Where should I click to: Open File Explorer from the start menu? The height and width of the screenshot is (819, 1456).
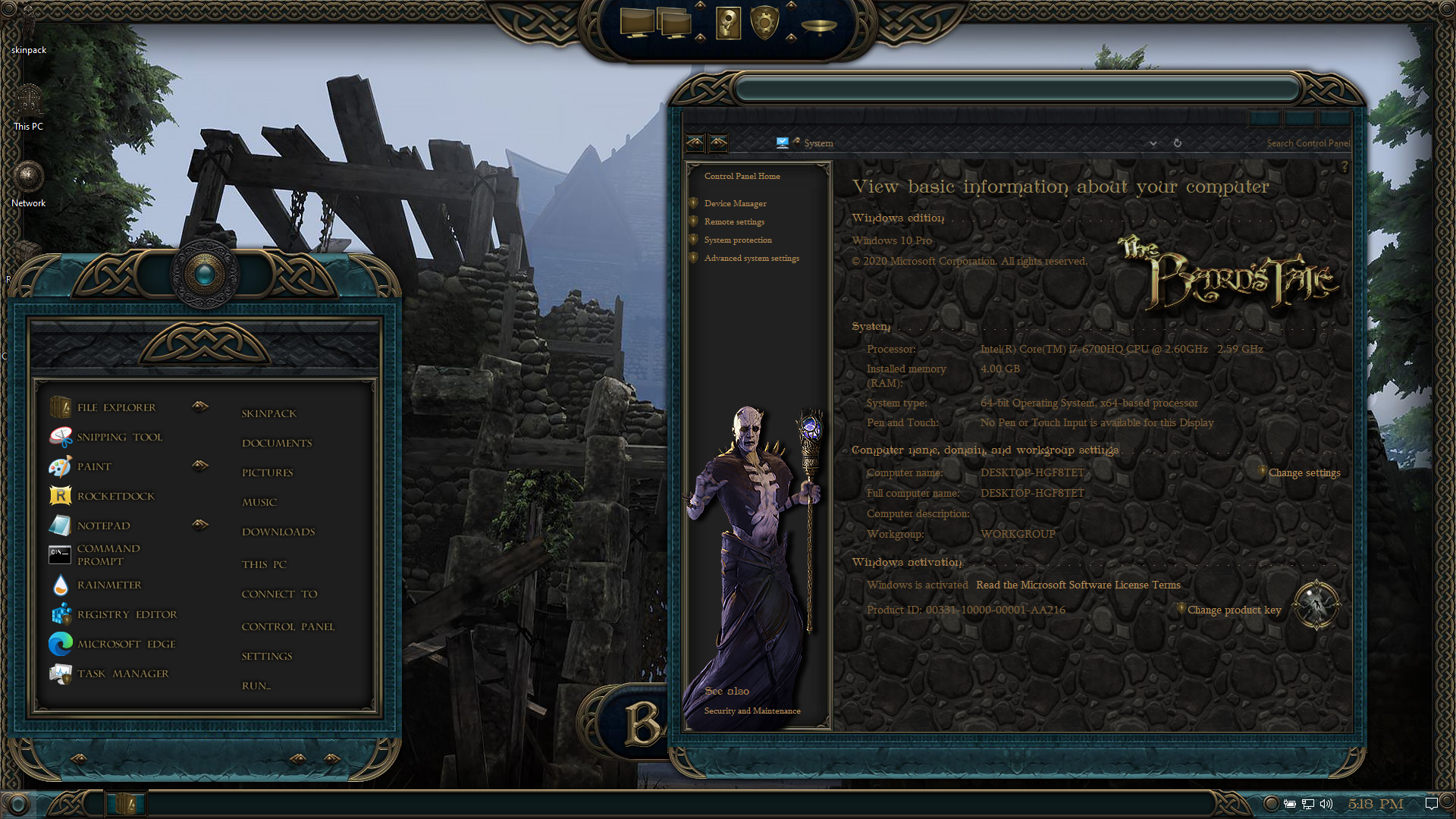[116, 407]
